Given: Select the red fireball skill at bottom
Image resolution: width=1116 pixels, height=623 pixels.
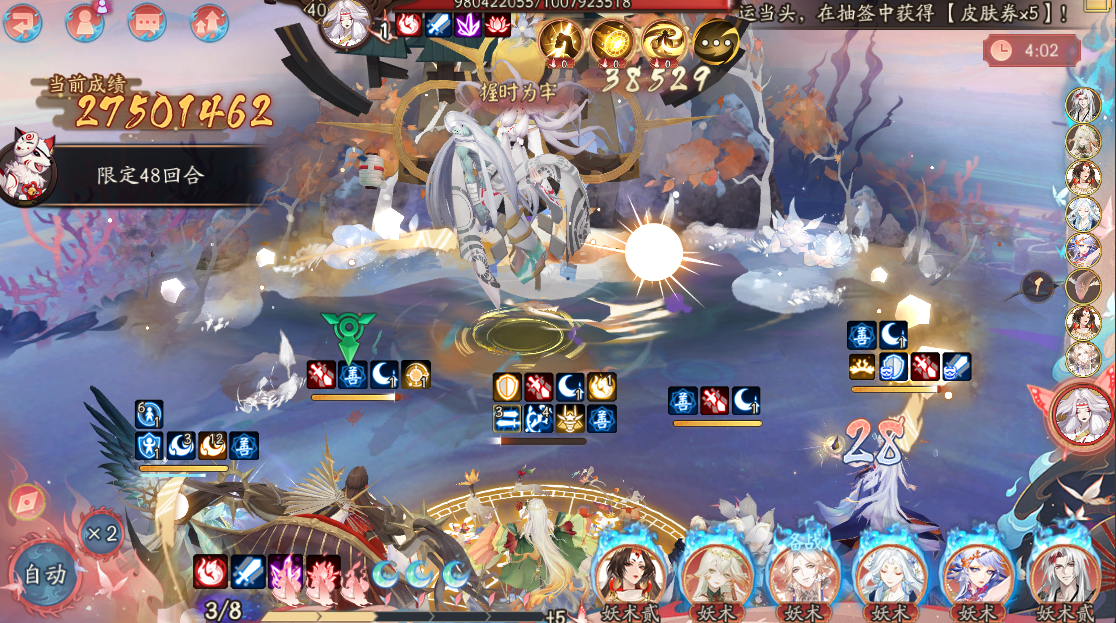Looking at the screenshot, I should coord(209,572).
